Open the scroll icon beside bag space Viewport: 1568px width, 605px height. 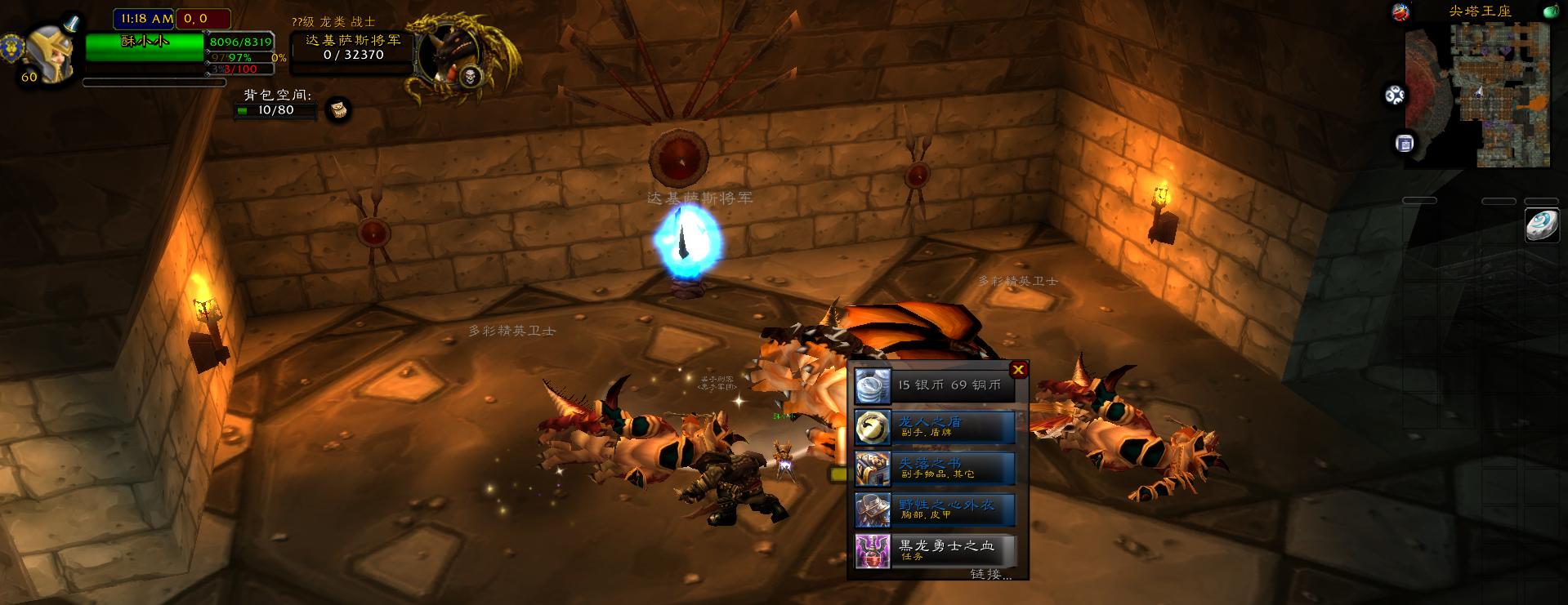(338, 109)
